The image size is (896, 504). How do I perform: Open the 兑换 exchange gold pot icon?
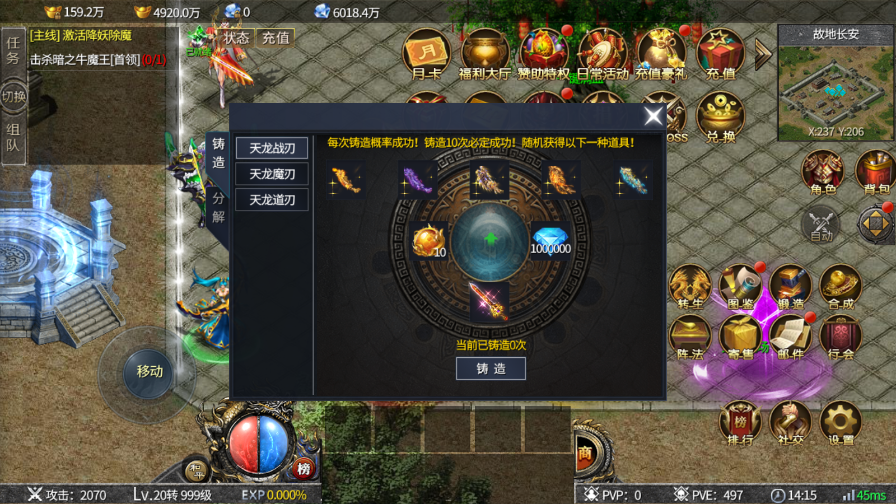720,118
